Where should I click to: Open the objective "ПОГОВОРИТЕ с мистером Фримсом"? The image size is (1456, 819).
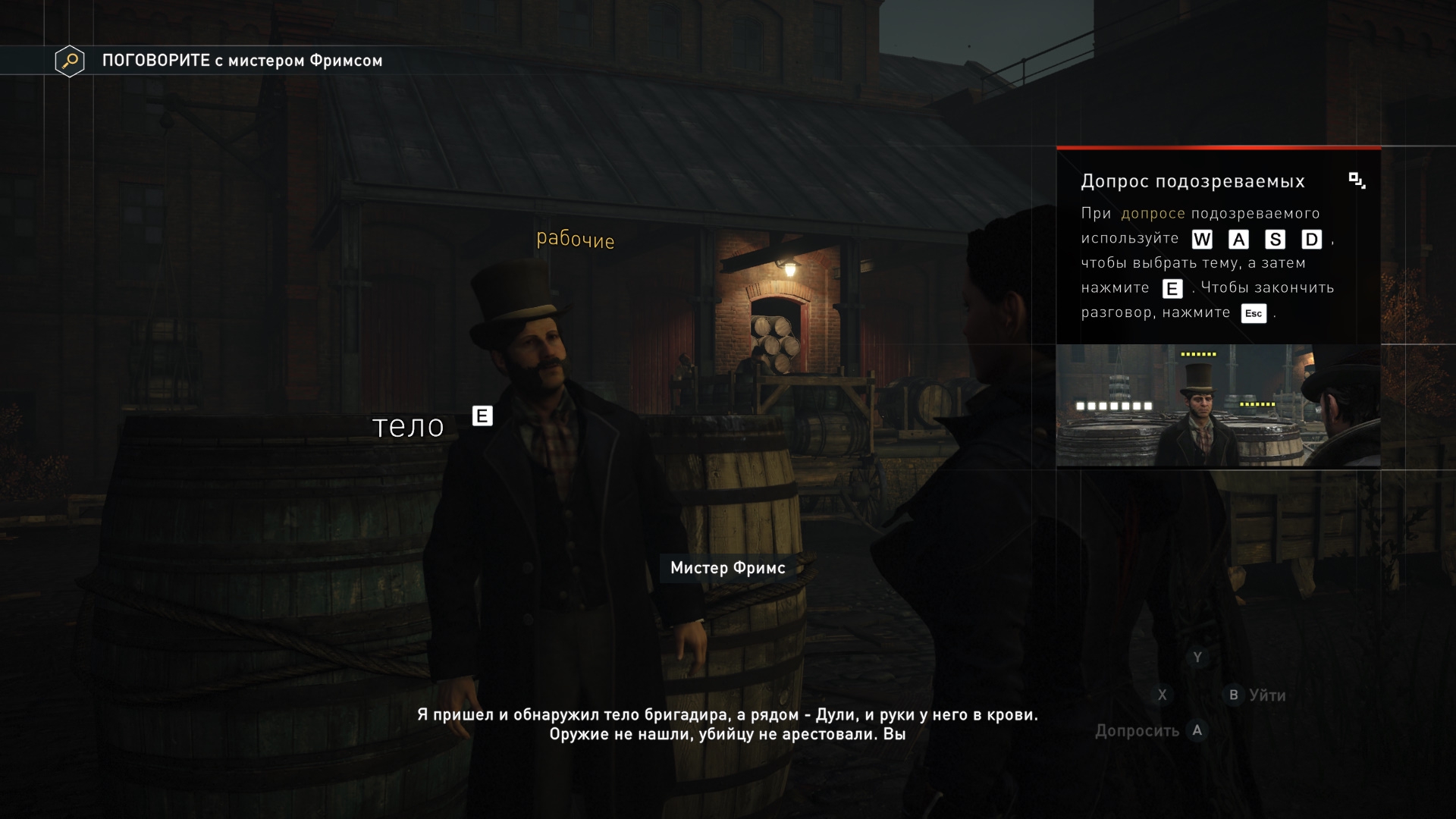coord(242,61)
